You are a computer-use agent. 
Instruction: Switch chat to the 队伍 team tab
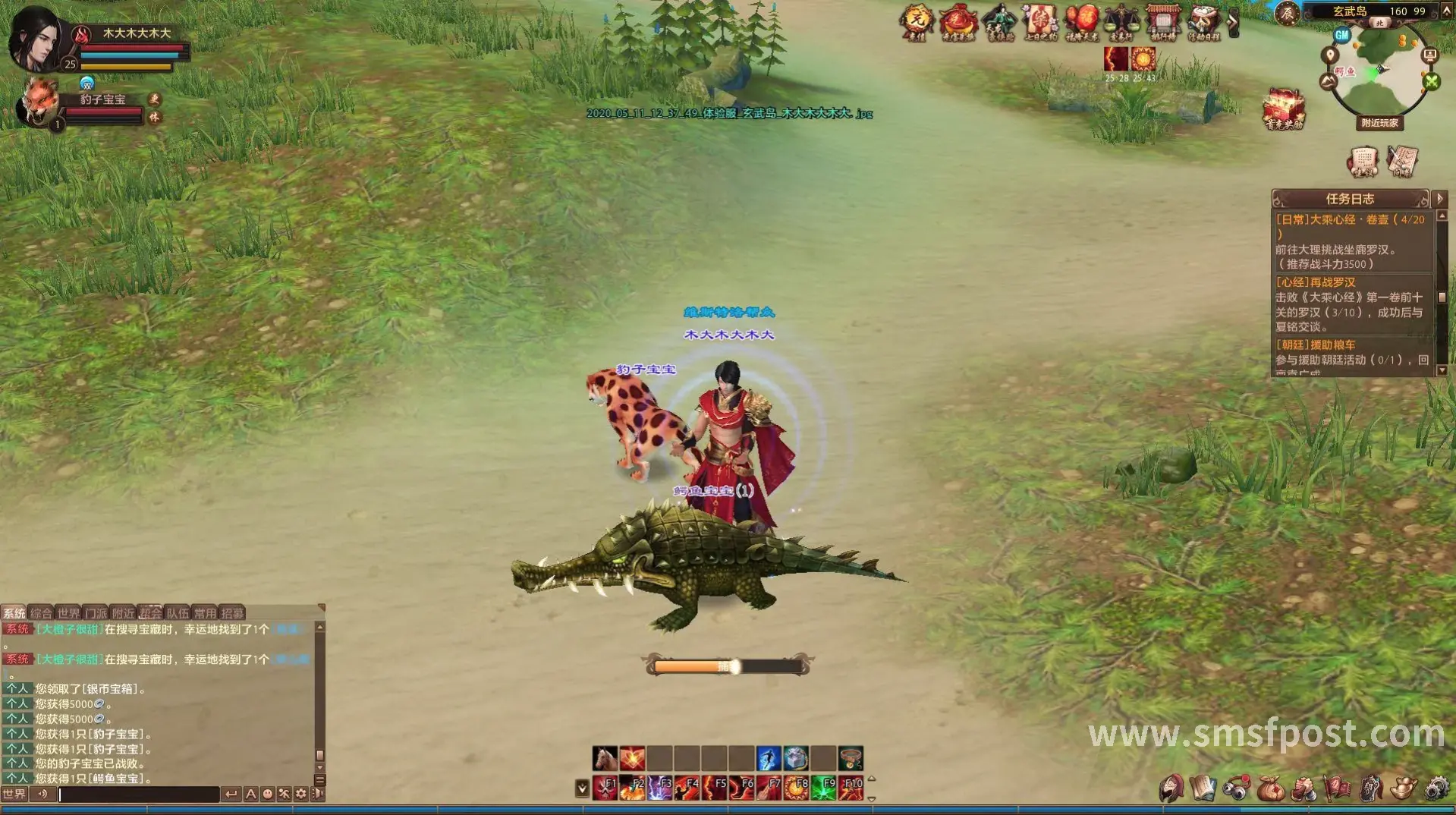click(178, 613)
